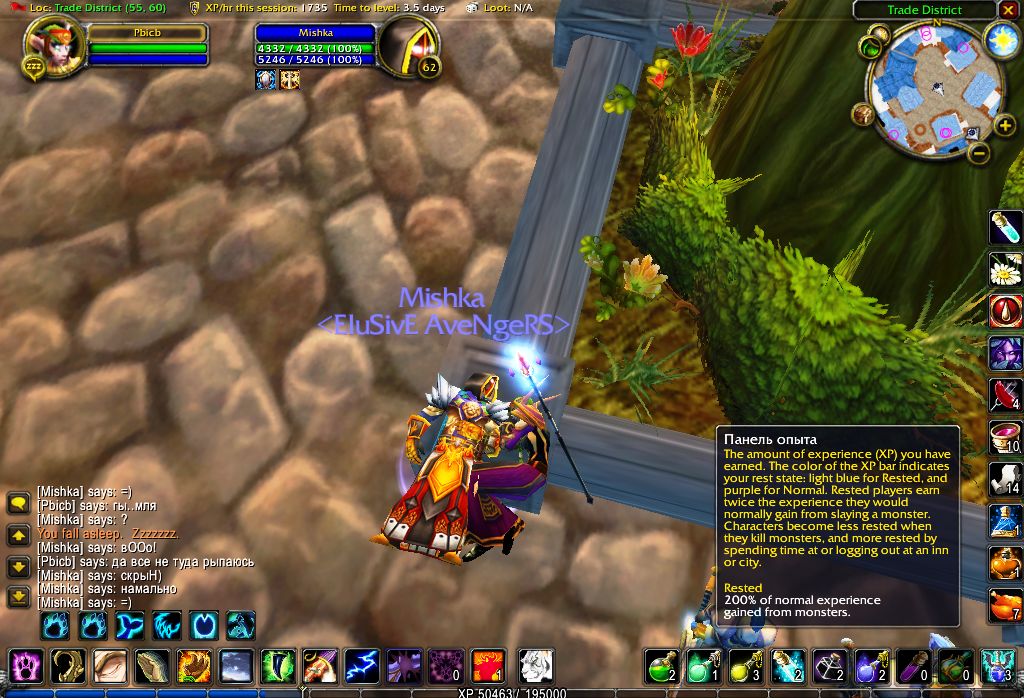This screenshot has width=1024, height=698.
Task: Use the white cat head icon
Action: [536, 666]
